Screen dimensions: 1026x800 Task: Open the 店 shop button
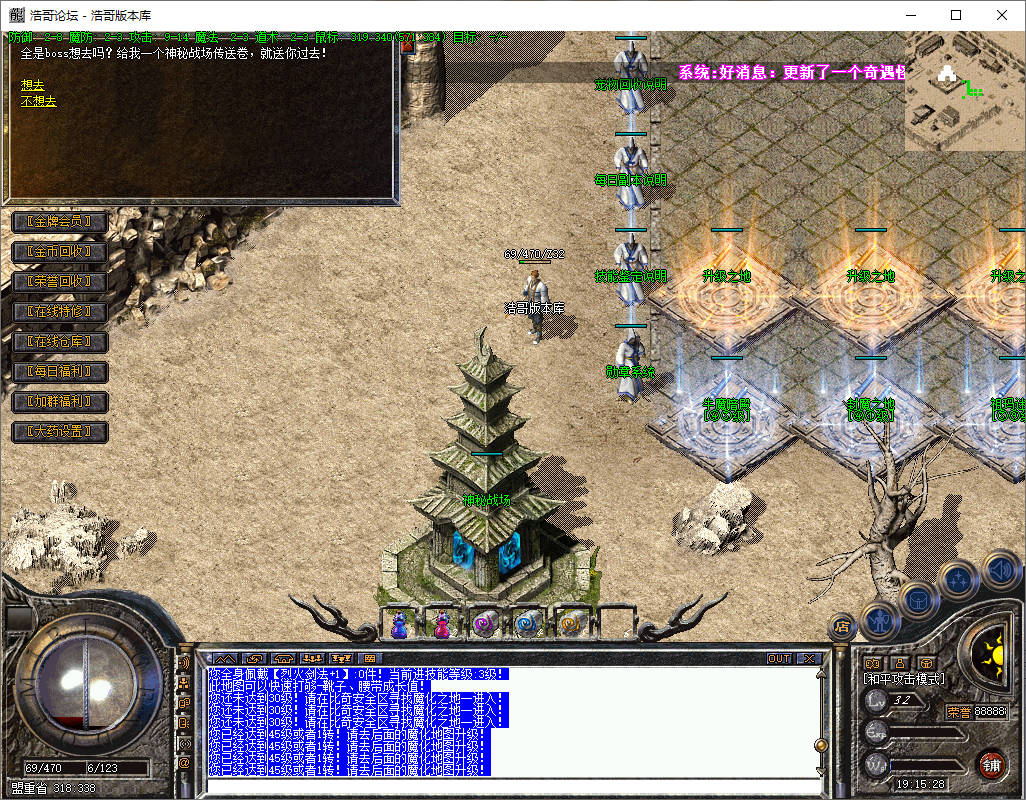tap(842, 627)
